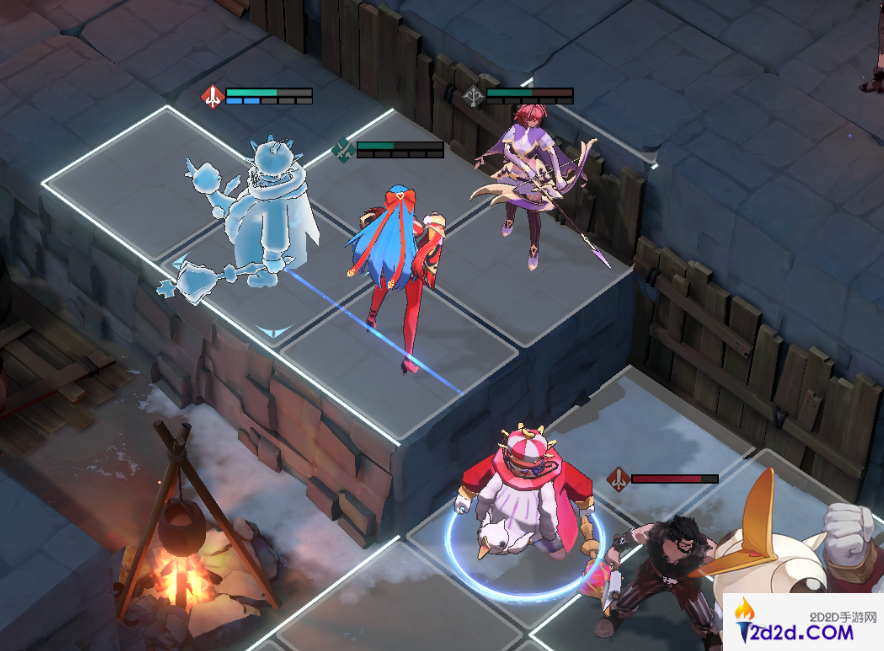Select the pink-hat unit with the blue ring

coord(524,500)
